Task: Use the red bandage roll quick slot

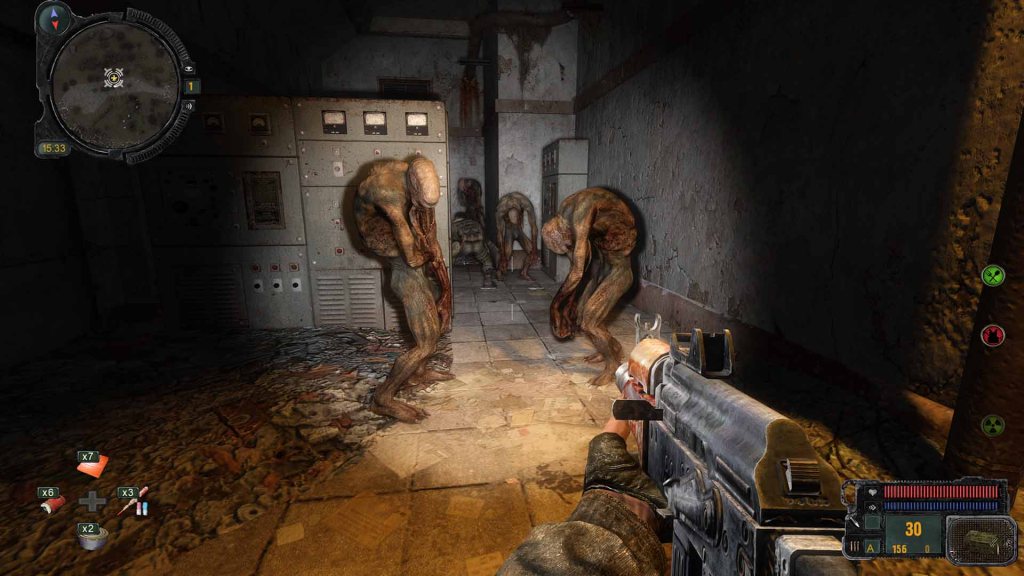Action: coord(54,503)
